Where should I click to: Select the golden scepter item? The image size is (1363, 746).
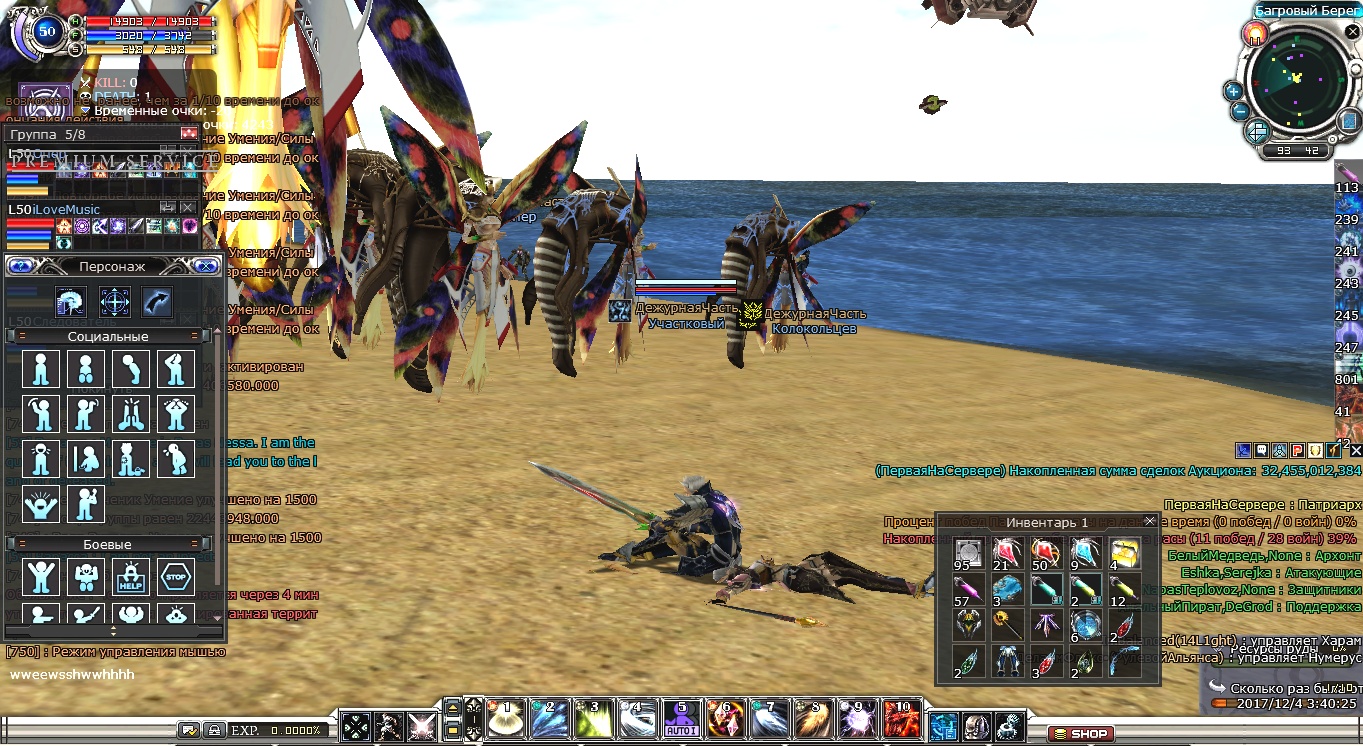(1006, 625)
